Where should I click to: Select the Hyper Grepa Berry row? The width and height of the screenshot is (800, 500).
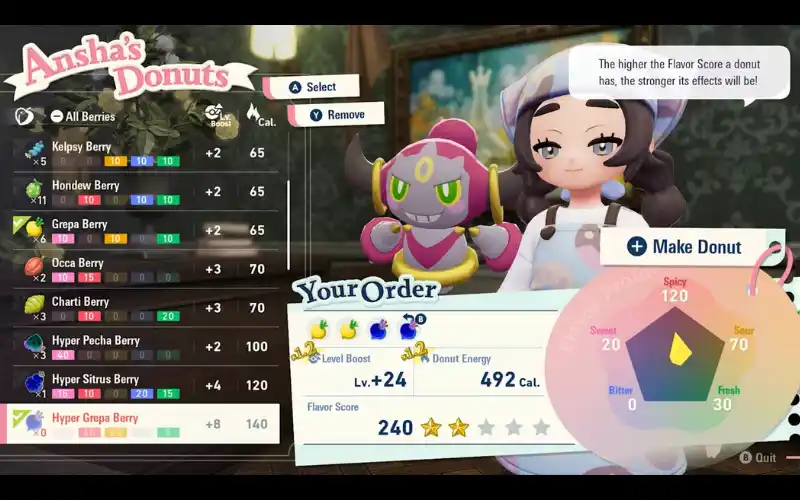(x=140, y=424)
